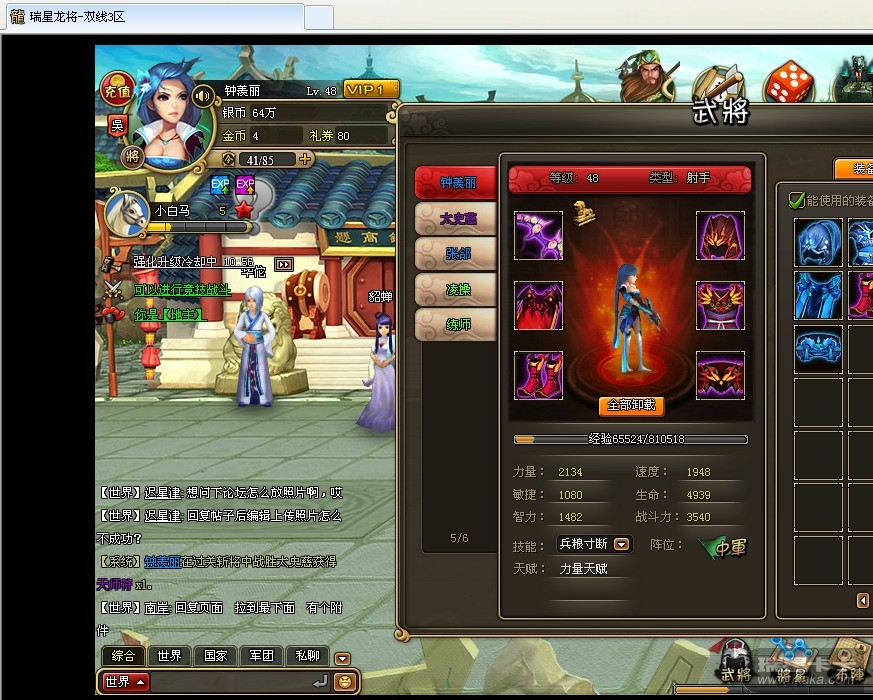Viewport: 873px width, 700px height.
Task: Toggle the usable equipment only checkbox
Action: coord(797,200)
